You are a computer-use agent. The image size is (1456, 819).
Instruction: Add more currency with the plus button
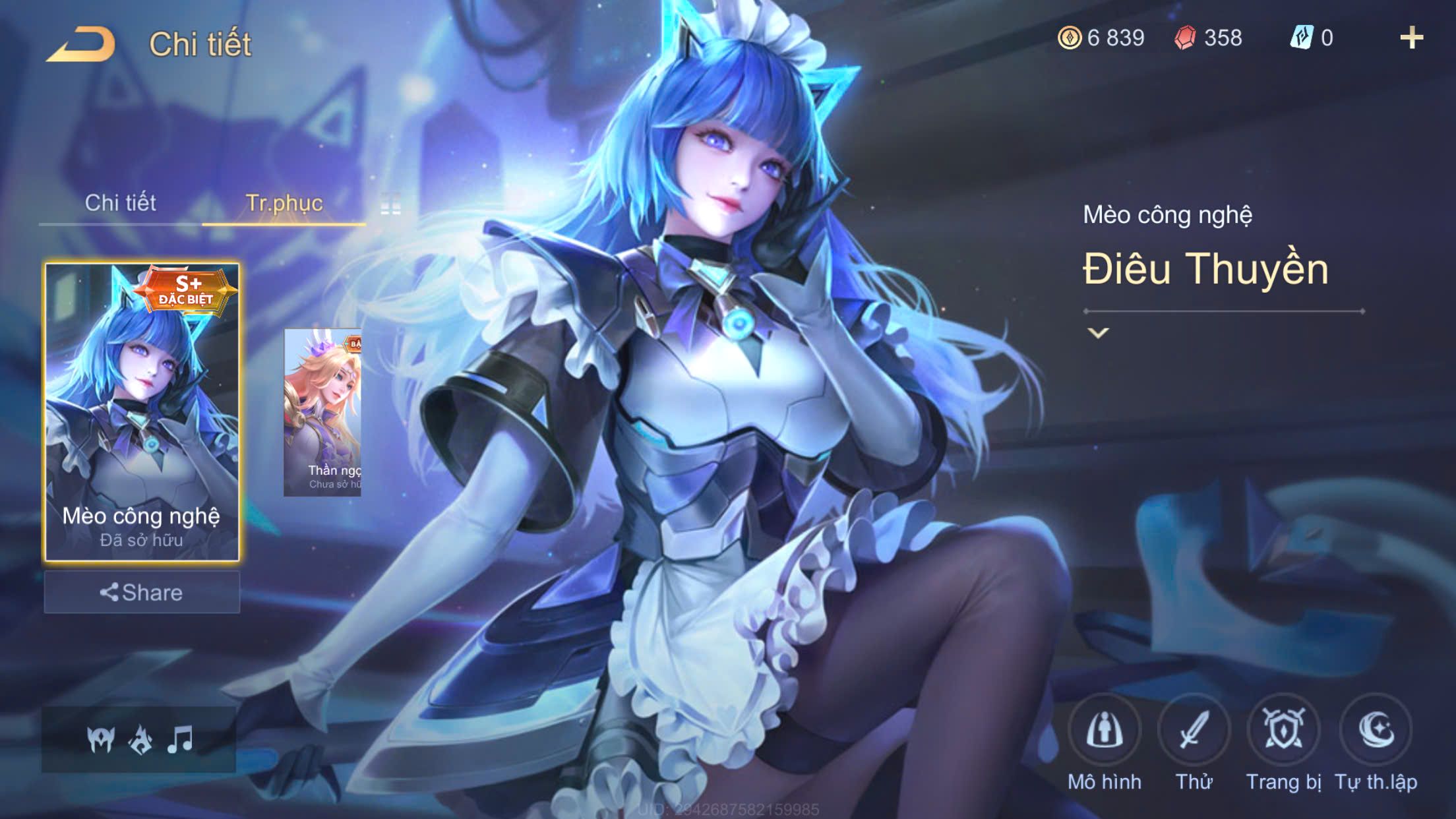(x=1411, y=38)
